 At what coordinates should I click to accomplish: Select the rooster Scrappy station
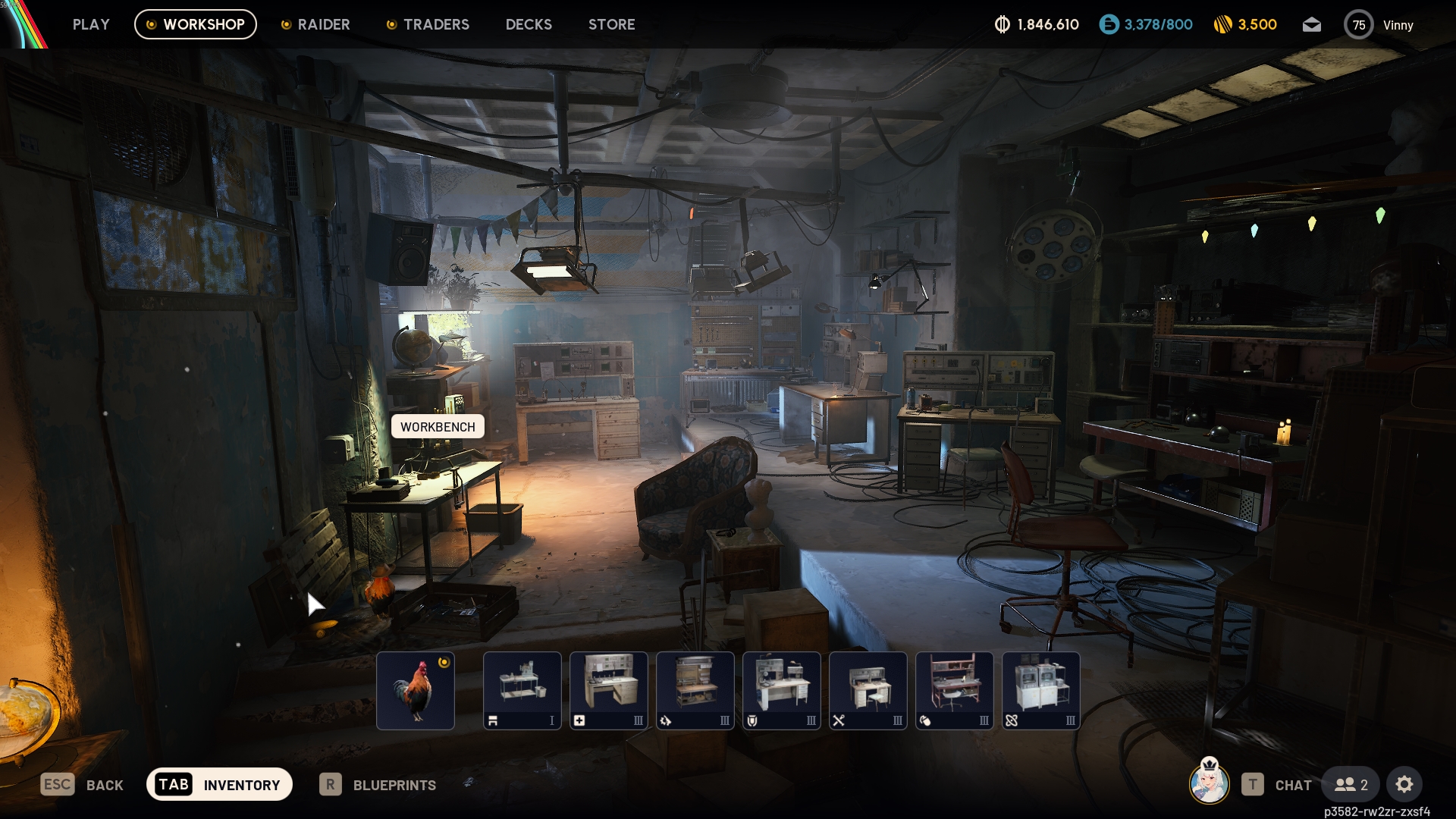tap(416, 690)
